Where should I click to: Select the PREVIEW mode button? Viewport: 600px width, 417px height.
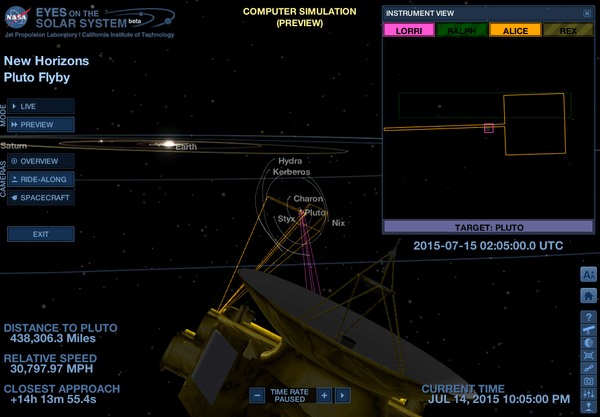pos(41,124)
